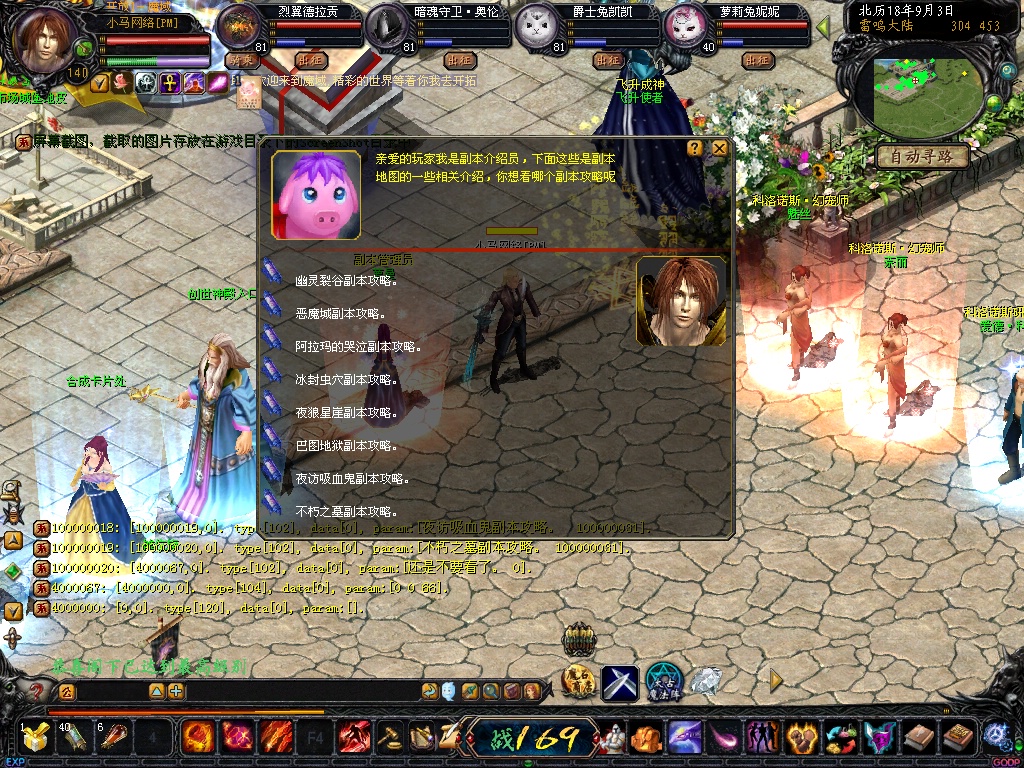
Task: Open the dialog's question-mark help button
Action: (695, 148)
